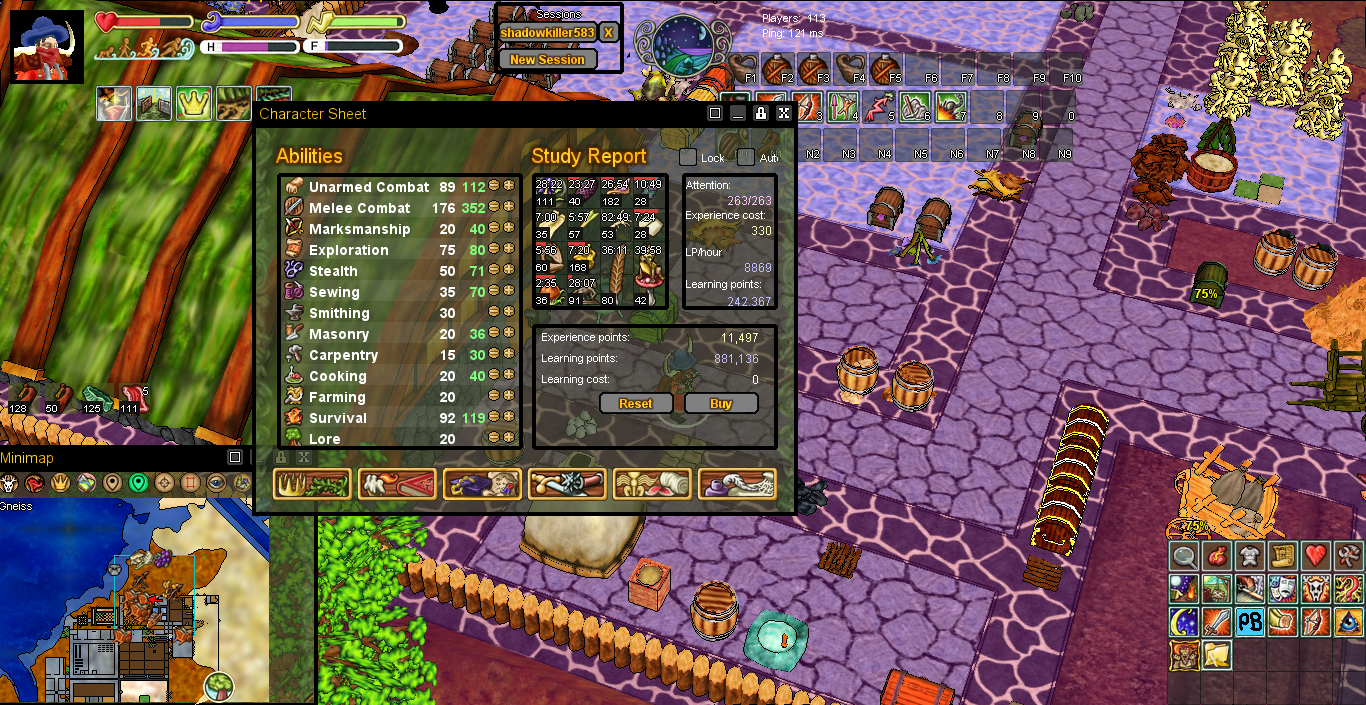Close the Character Sheet window
Image resolution: width=1366 pixels, height=705 pixels.
tap(784, 114)
